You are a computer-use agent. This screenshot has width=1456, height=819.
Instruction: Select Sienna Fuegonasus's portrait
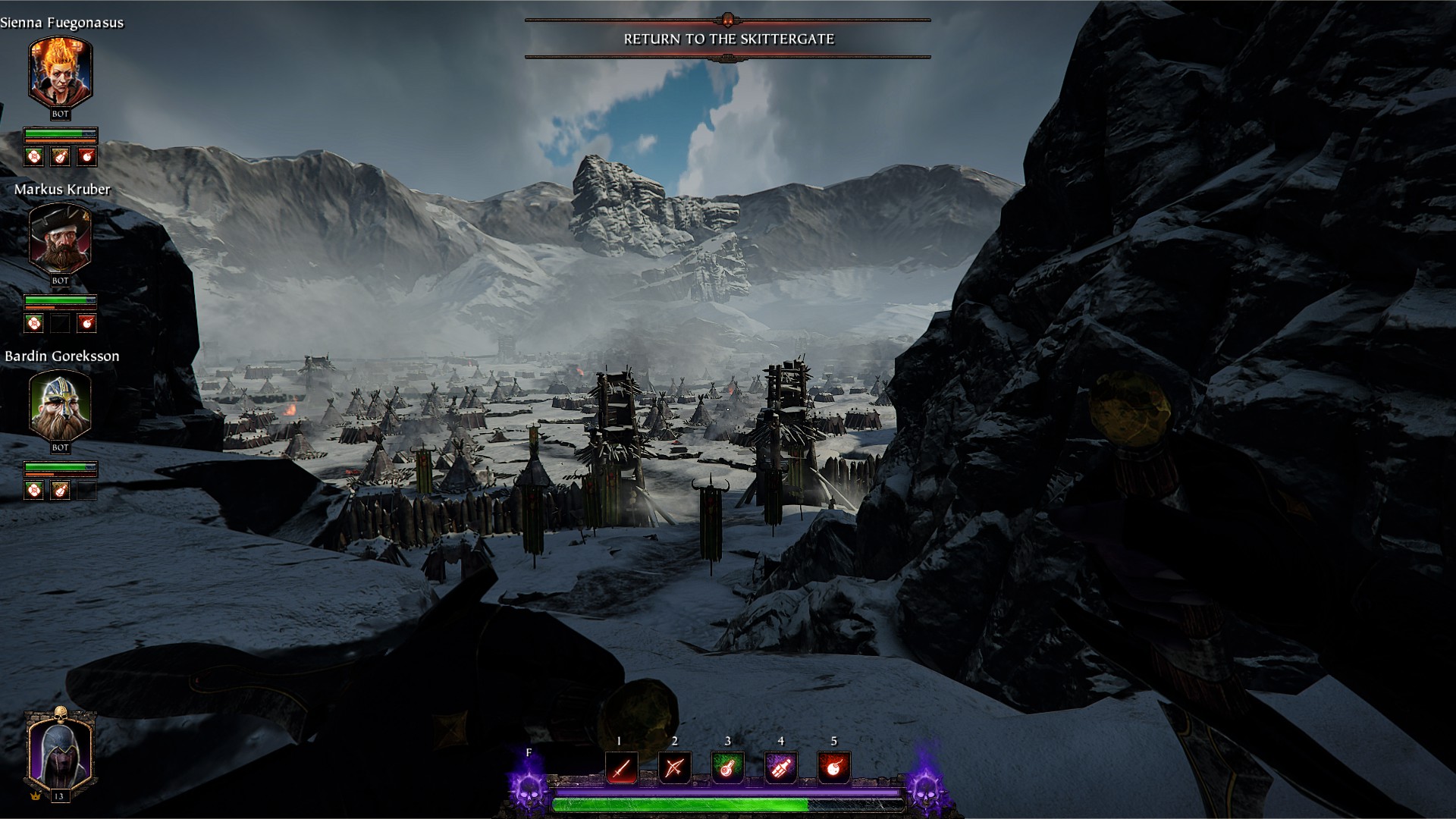(x=60, y=73)
